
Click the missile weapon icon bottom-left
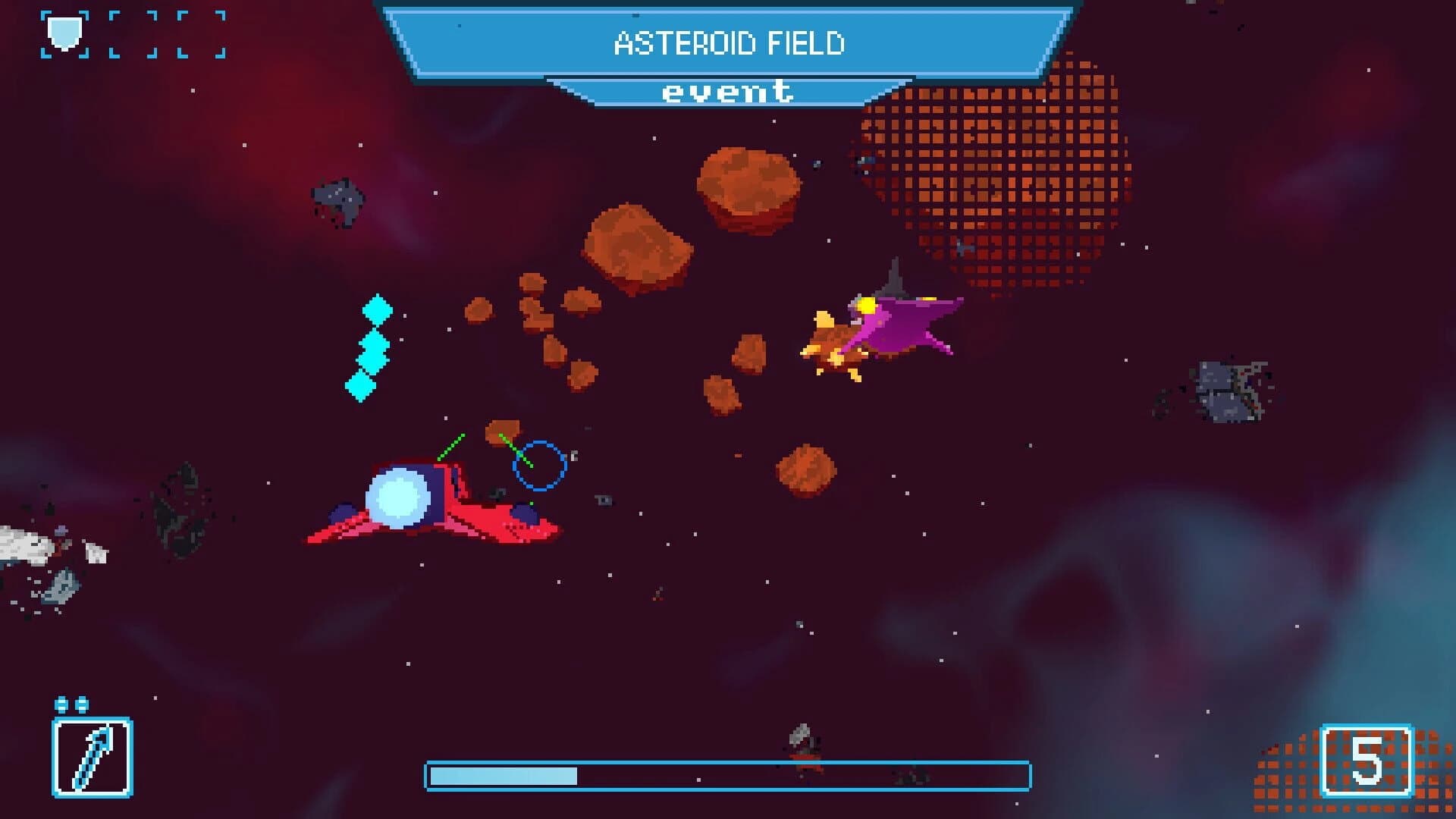[91, 758]
